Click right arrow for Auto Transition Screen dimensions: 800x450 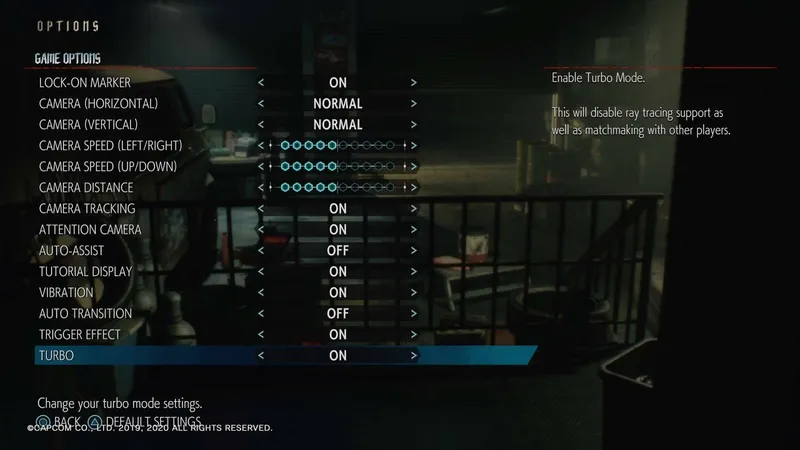[413, 314]
